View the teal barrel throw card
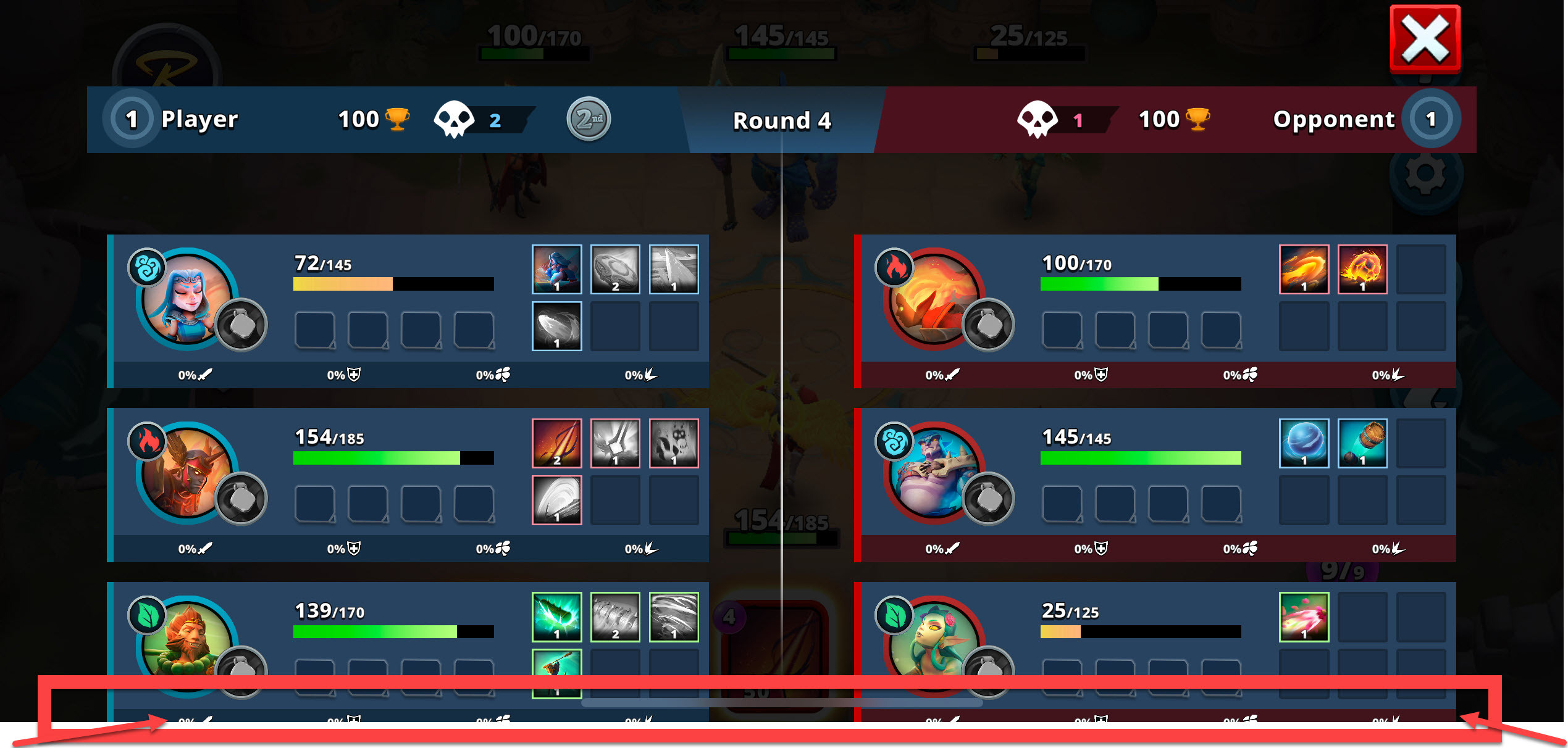The width and height of the screenshot is (1568, 748). [x=1362, y=443]
